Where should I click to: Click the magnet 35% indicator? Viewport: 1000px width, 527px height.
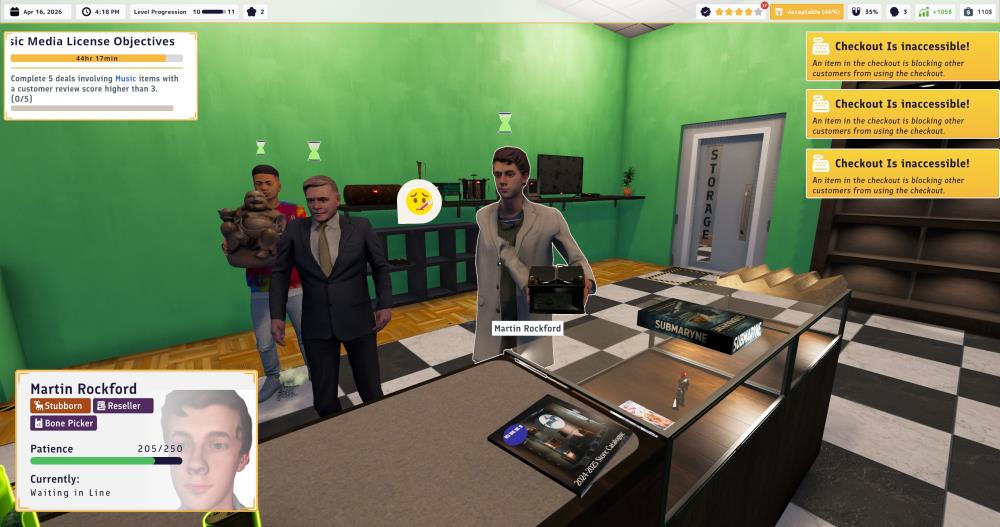pos(865,12)
